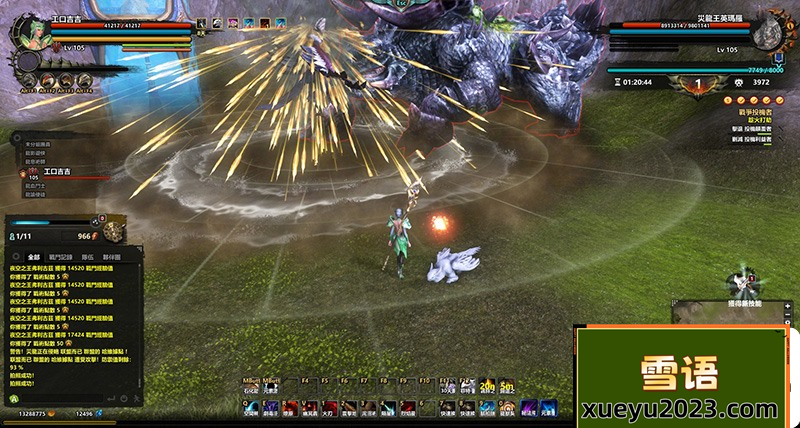This screenshot has height=428, width=800.
Task: Select the 隊伍 chat tab
Action: [87, 257]
